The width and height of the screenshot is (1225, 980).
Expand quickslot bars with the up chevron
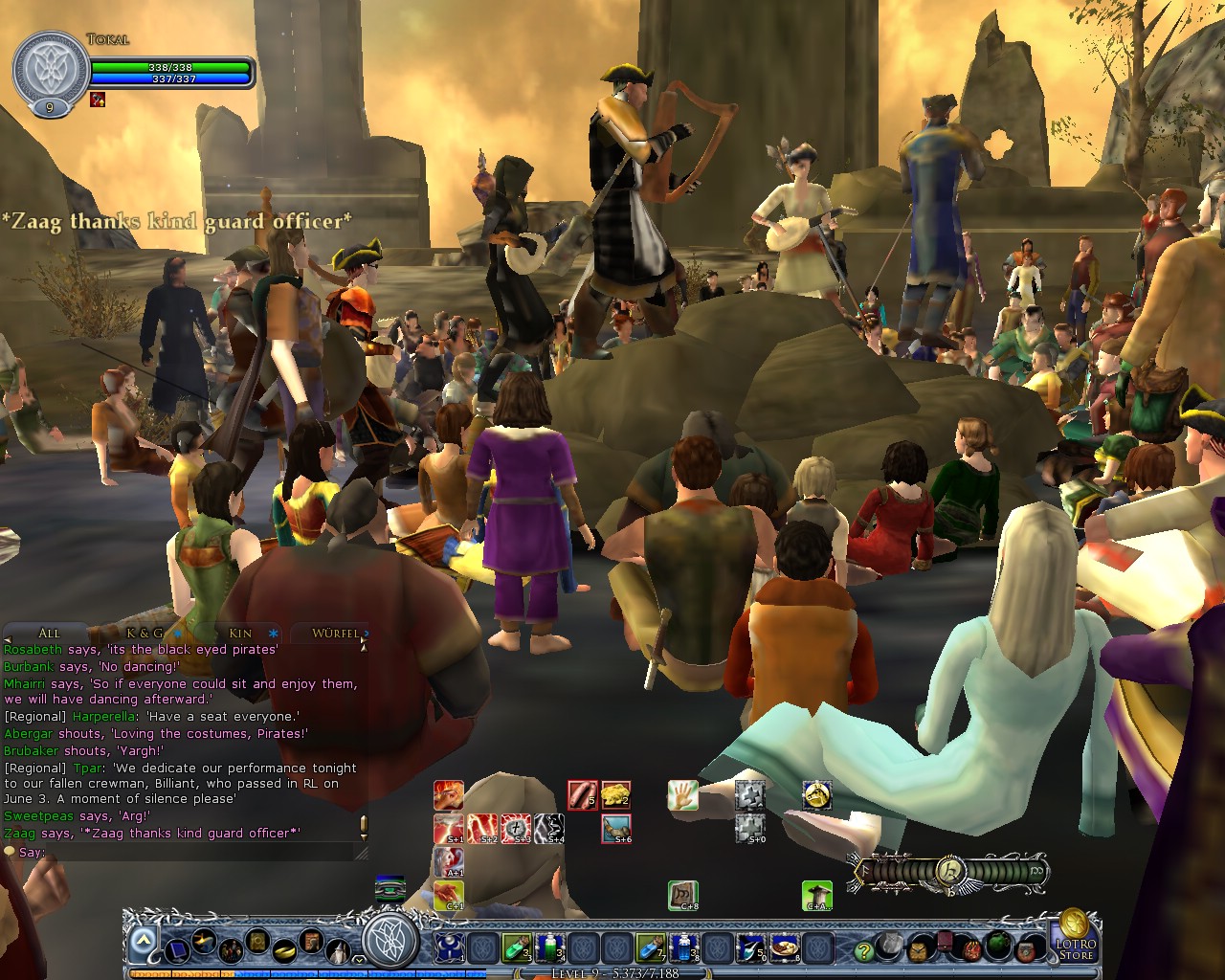(143, 939)
